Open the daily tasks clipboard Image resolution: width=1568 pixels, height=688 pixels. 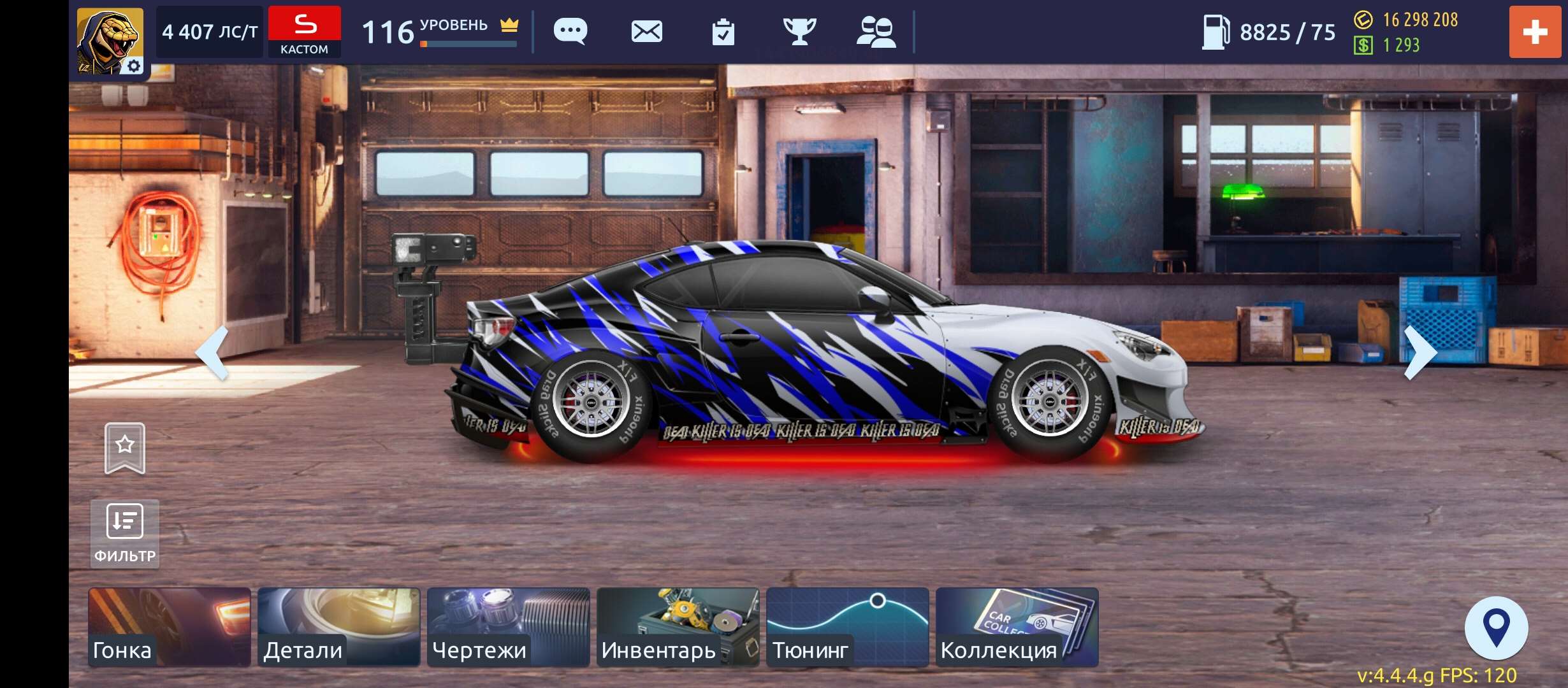725,31
